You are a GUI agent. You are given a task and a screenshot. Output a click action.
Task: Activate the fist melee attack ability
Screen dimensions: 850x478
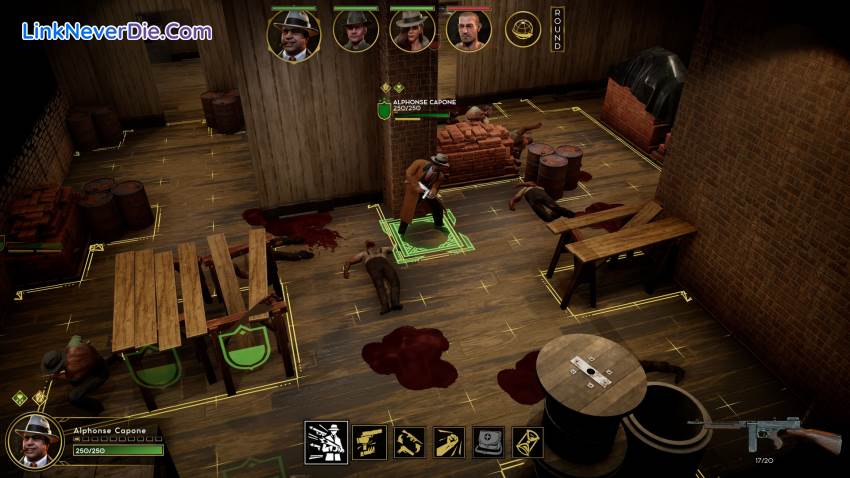click(x=447, y=442)
